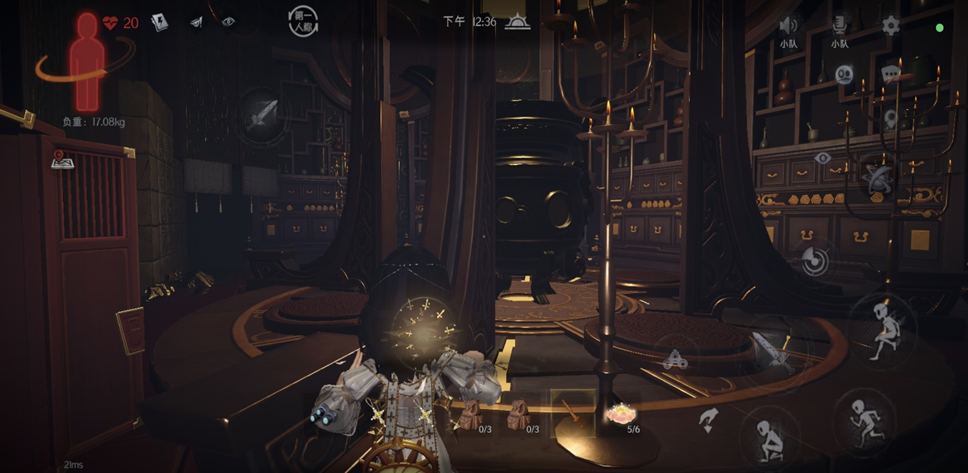The height and width of the screenshot is (473, 968).
Task: Open the settings gear menu
Action: (x=890, y=25)
